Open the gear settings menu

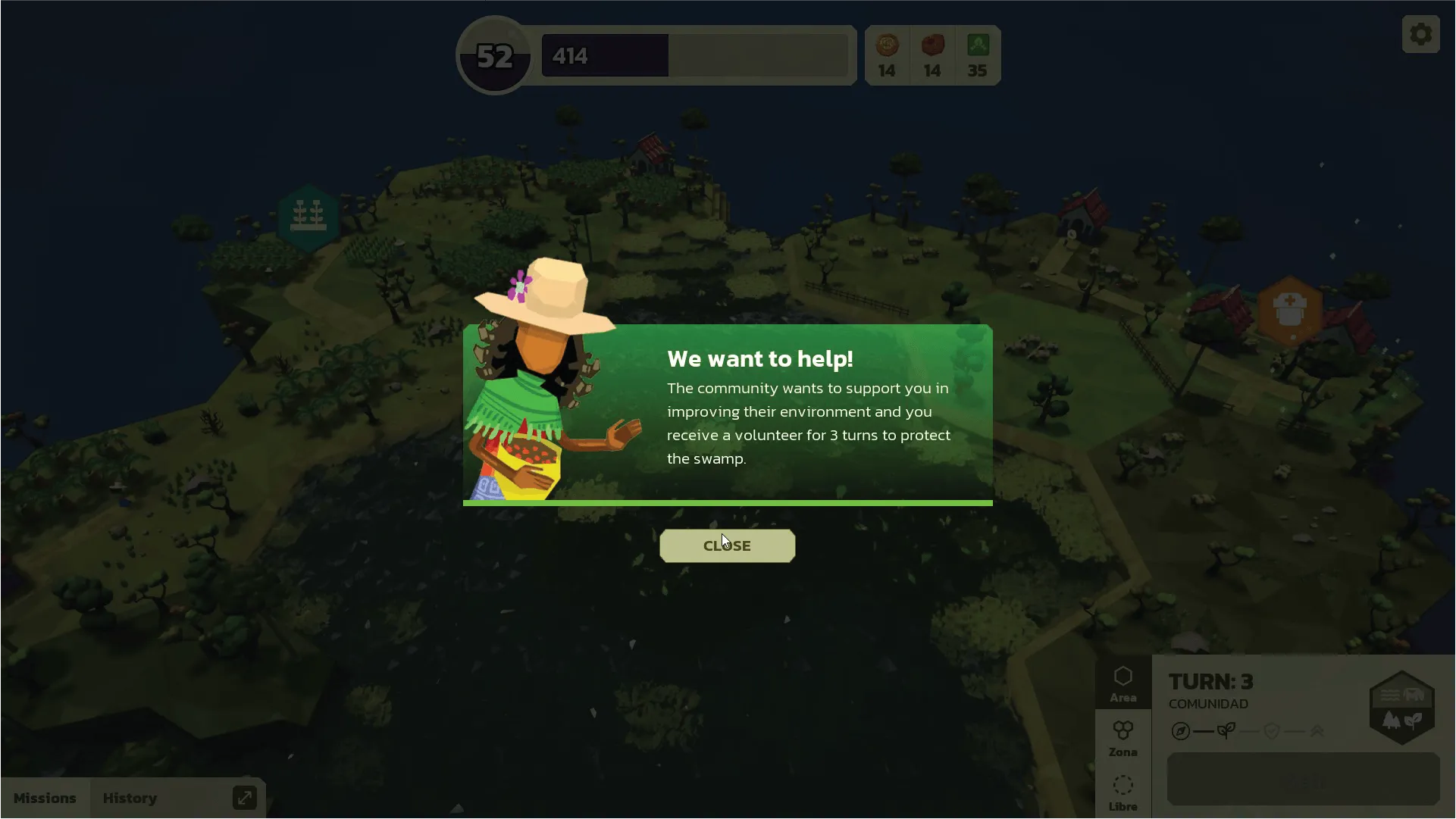click(x=1420, y=34)
